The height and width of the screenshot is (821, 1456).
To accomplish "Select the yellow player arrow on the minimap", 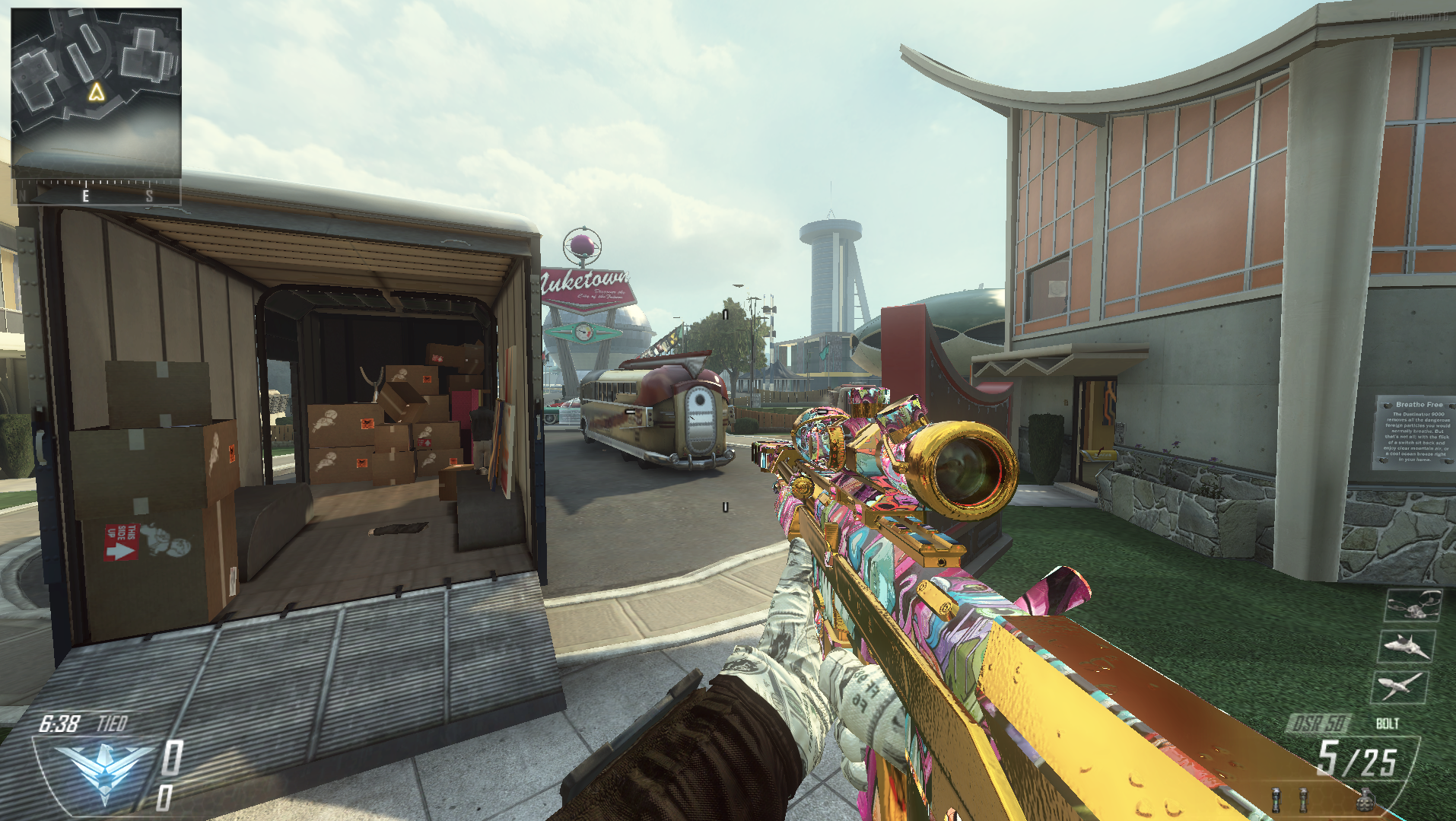I will coord(96,92).
